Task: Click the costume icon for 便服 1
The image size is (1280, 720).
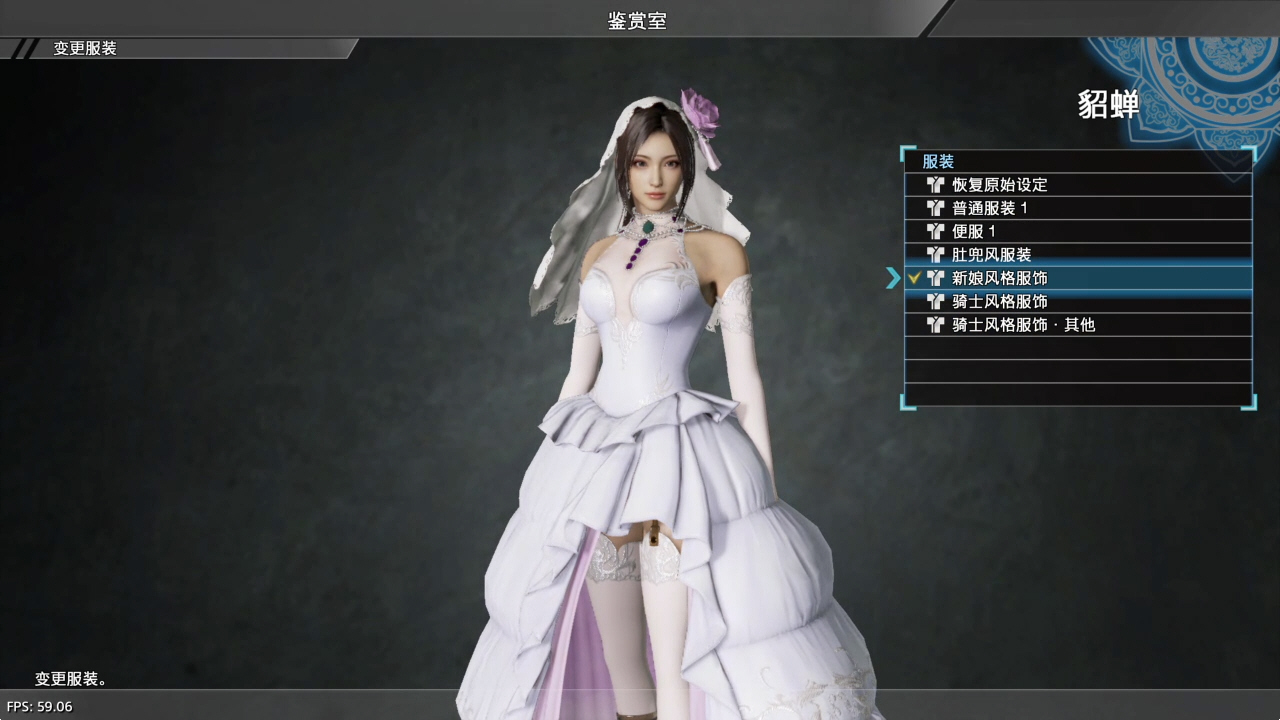Action: pos(935,231)
